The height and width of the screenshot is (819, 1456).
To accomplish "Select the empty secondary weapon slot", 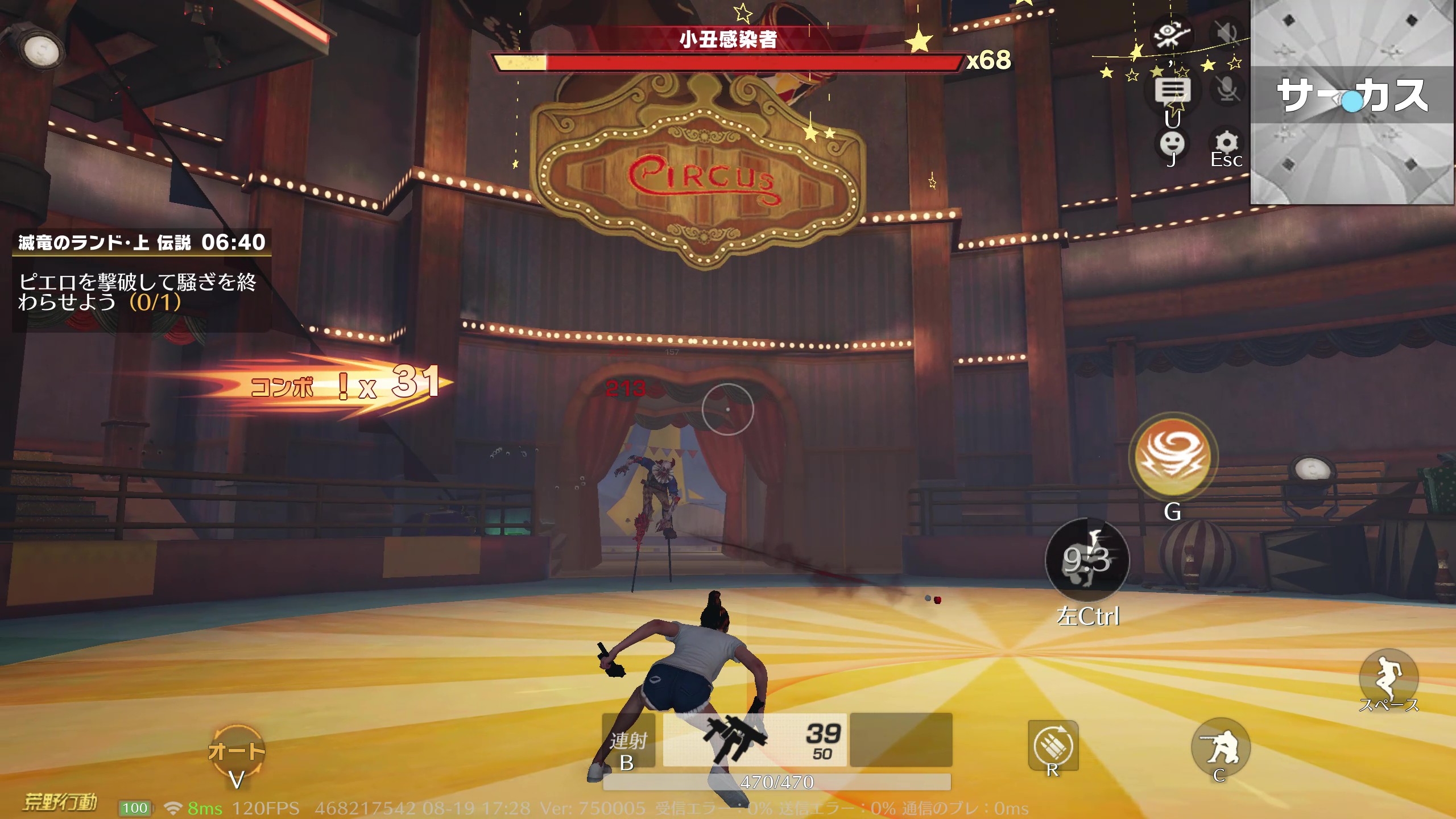I will click(x=900, y=739).
